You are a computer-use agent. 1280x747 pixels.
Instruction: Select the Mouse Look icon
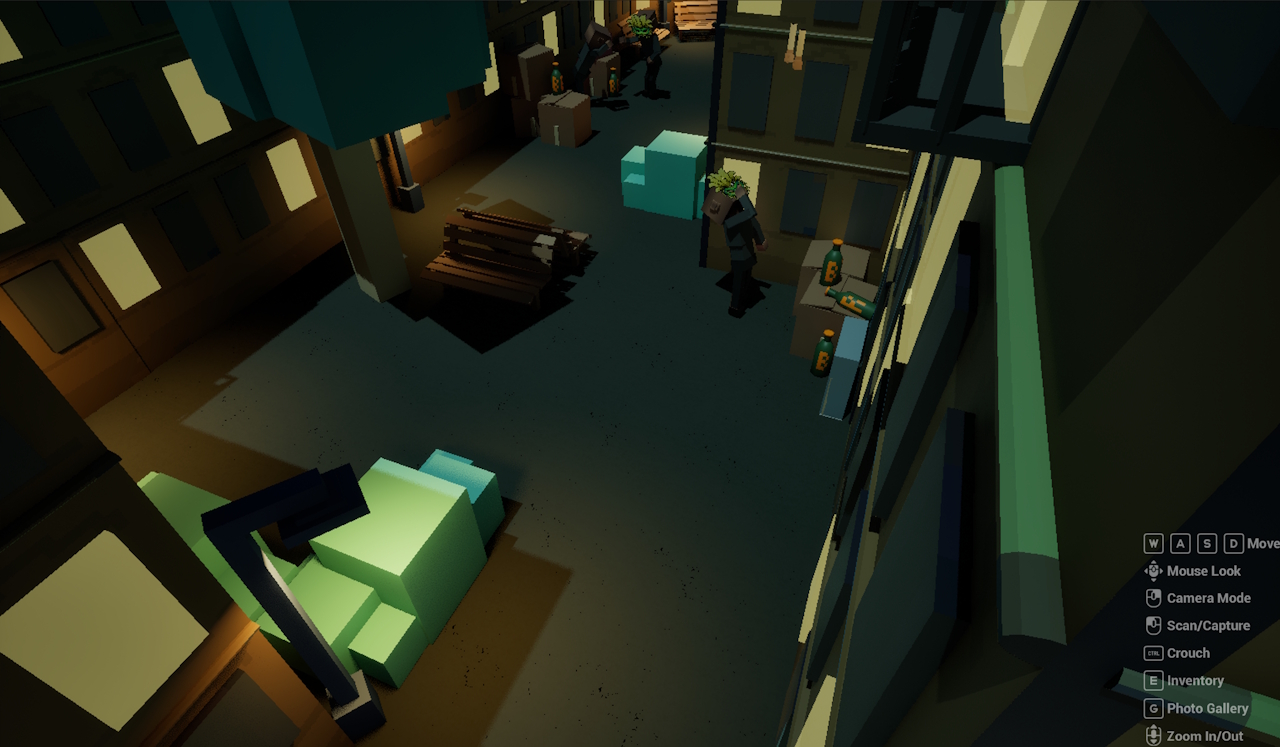click(x=1152, y=571)
